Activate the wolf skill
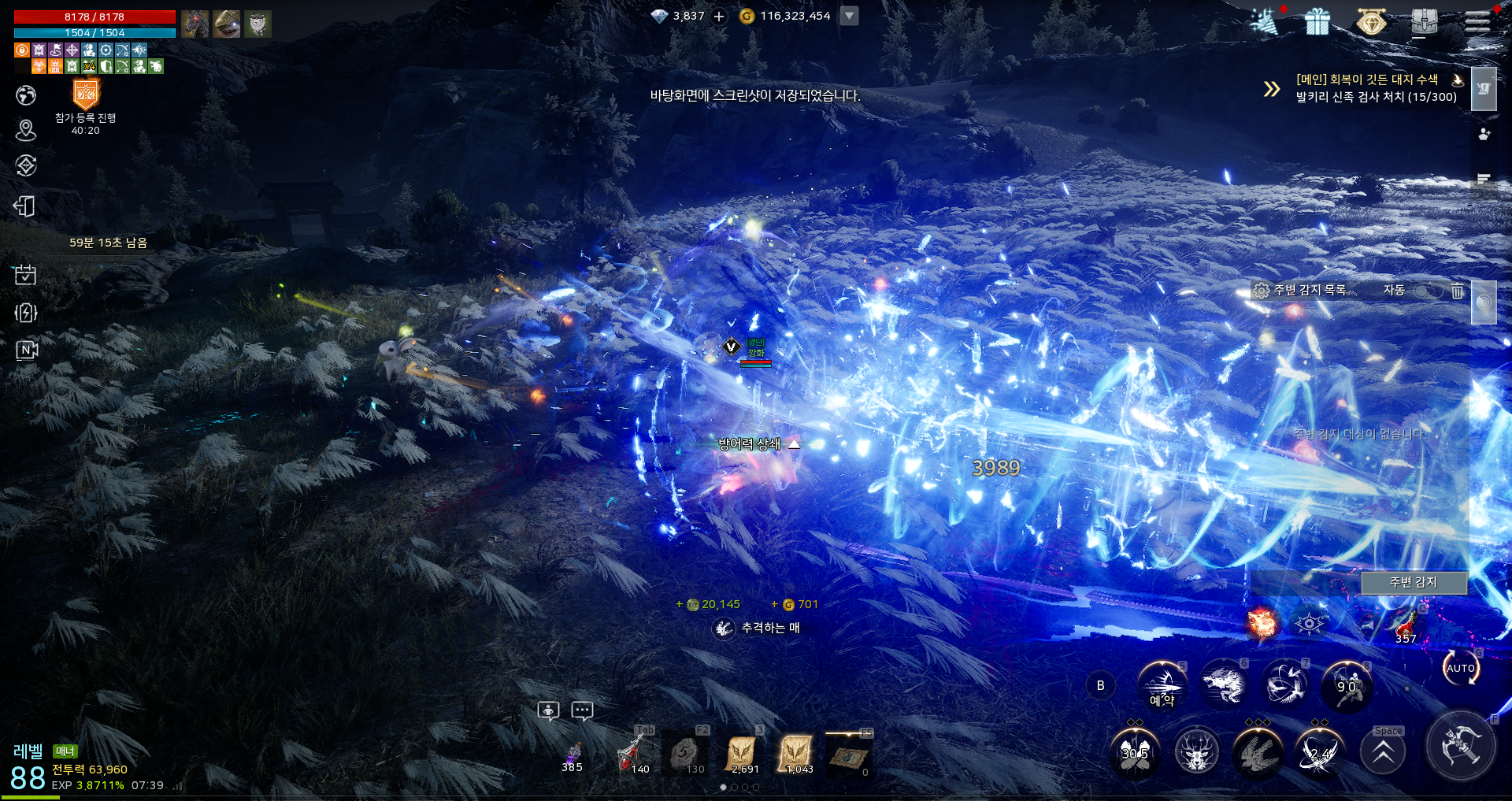 (x=1223, y=684)
